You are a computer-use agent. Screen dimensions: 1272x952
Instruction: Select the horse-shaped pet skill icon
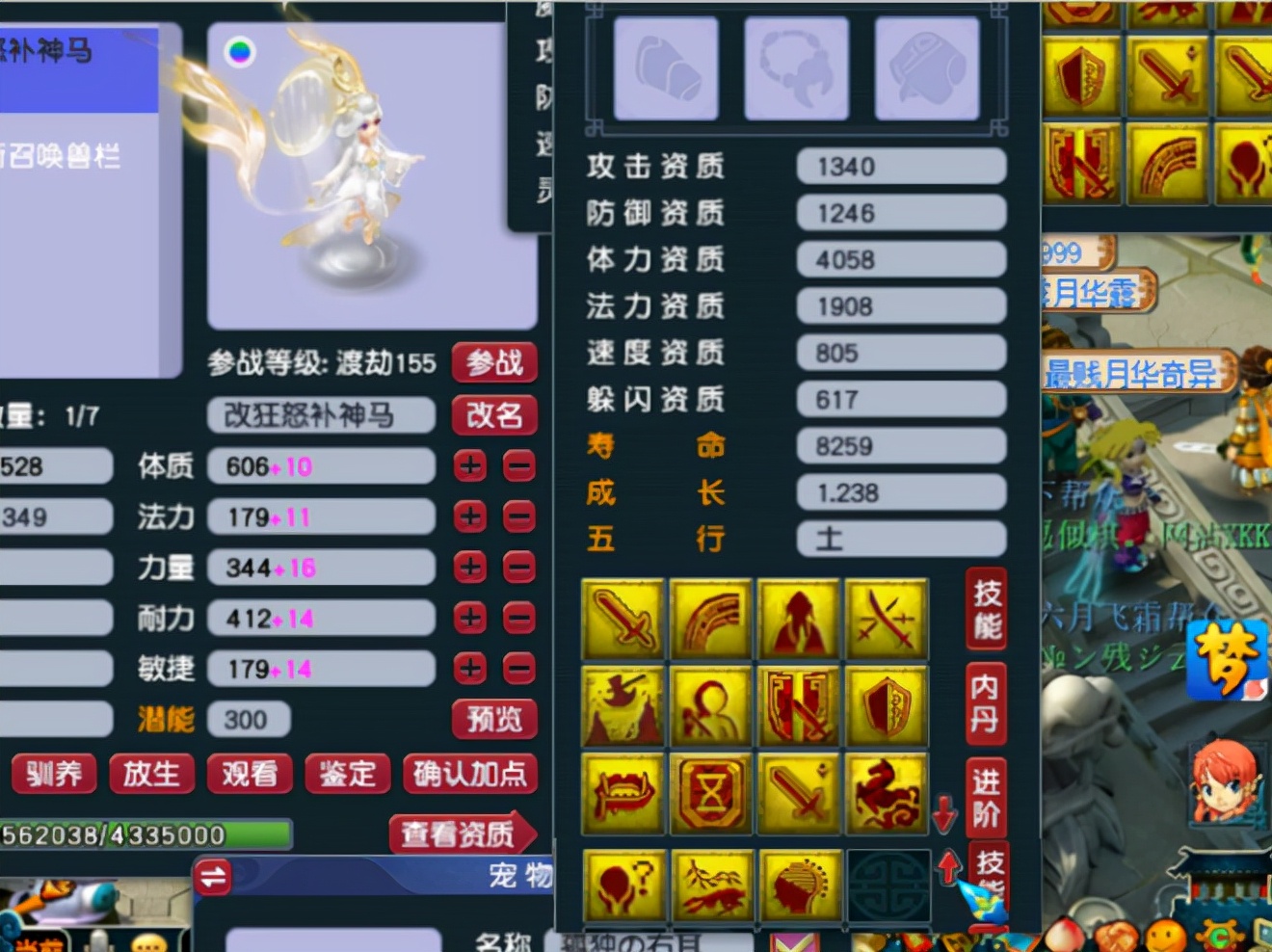tap(886, 793)
